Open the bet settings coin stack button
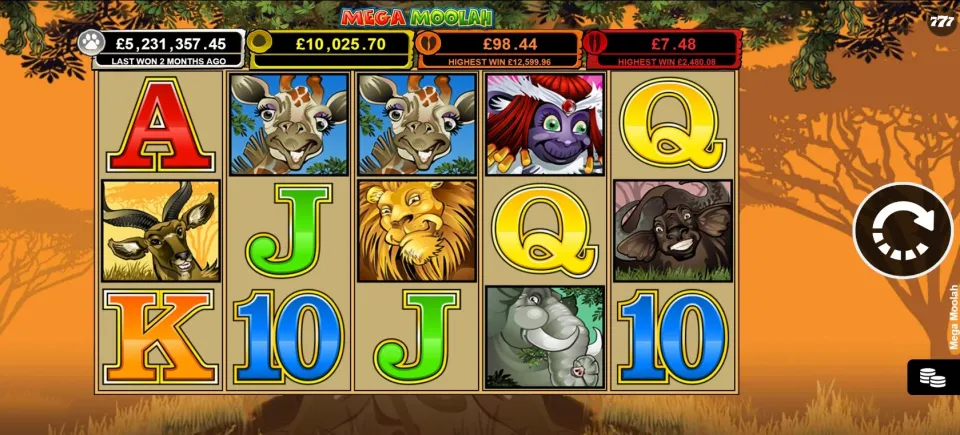The width and height of the screenshot is (960, 435). click(x=934, y=377)
